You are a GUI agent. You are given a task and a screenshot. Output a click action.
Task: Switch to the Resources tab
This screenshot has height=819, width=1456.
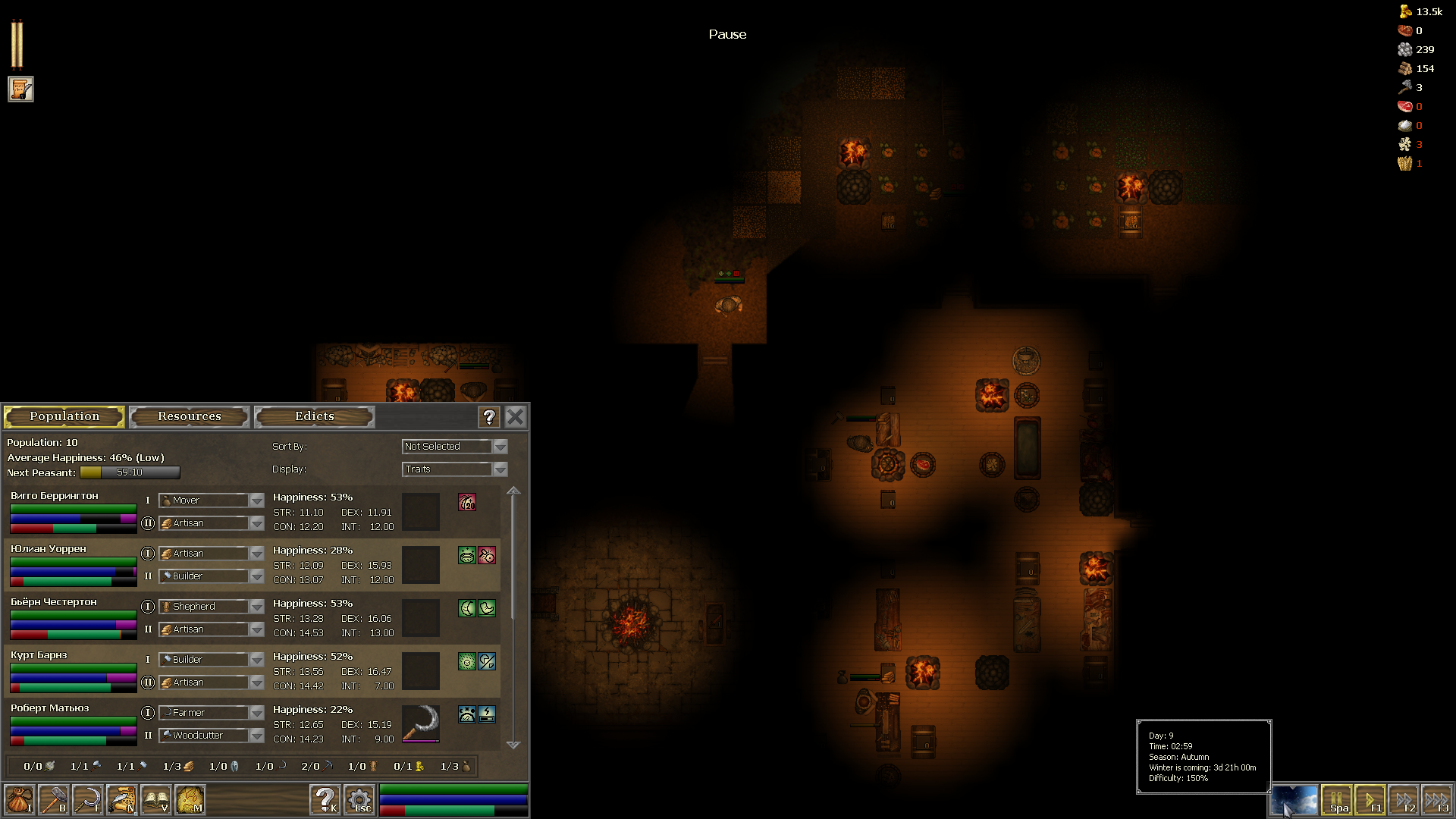pyautogui.click(x=189, y=416)
